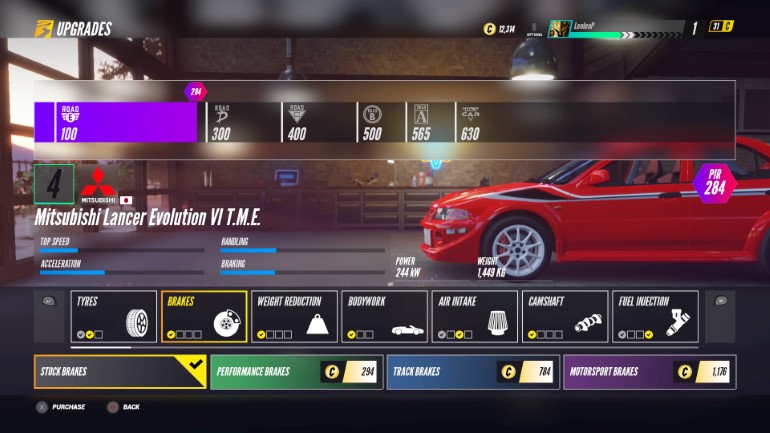Select the Motorsport Brakes upgrade
770x433 pixels.
pyautogui.click(x=649, y=372)
